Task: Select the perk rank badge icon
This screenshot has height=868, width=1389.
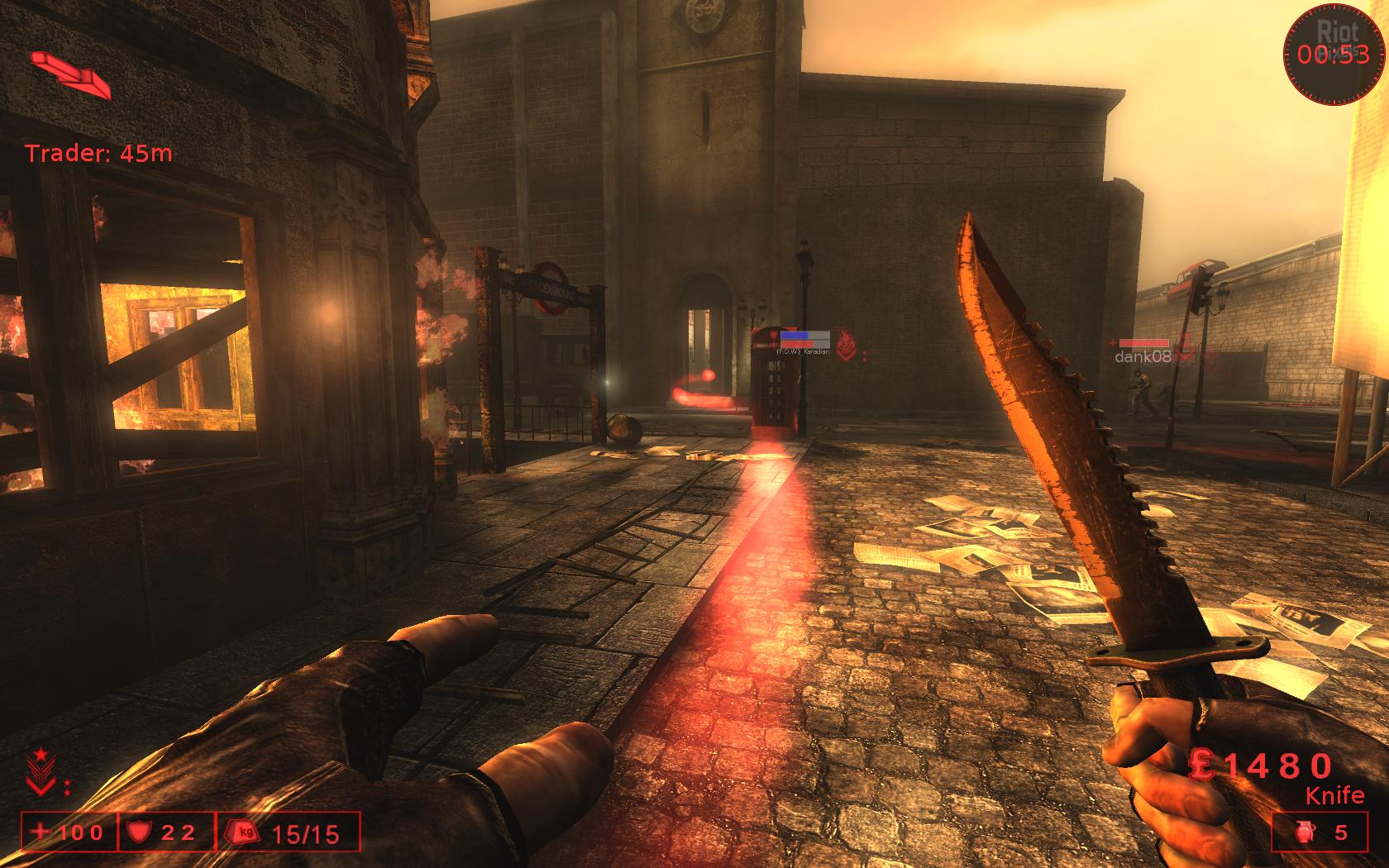Action: tap(39, 770)
